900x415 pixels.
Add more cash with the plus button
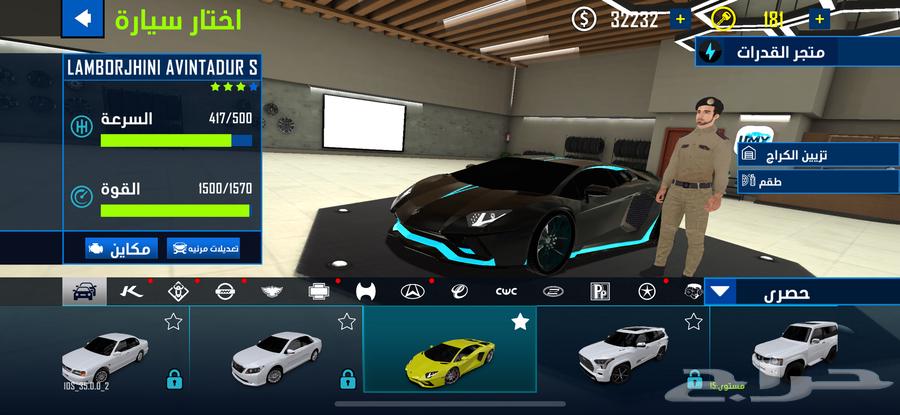point(680,19)
